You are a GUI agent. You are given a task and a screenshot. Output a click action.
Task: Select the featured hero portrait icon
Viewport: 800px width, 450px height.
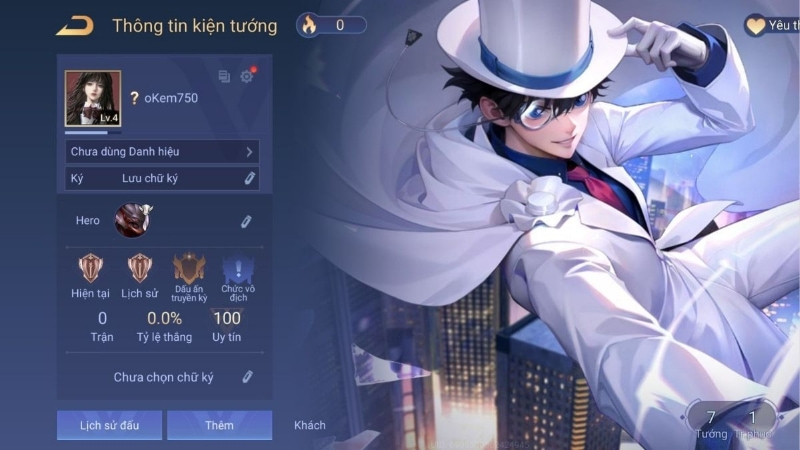tap(130, 220)
